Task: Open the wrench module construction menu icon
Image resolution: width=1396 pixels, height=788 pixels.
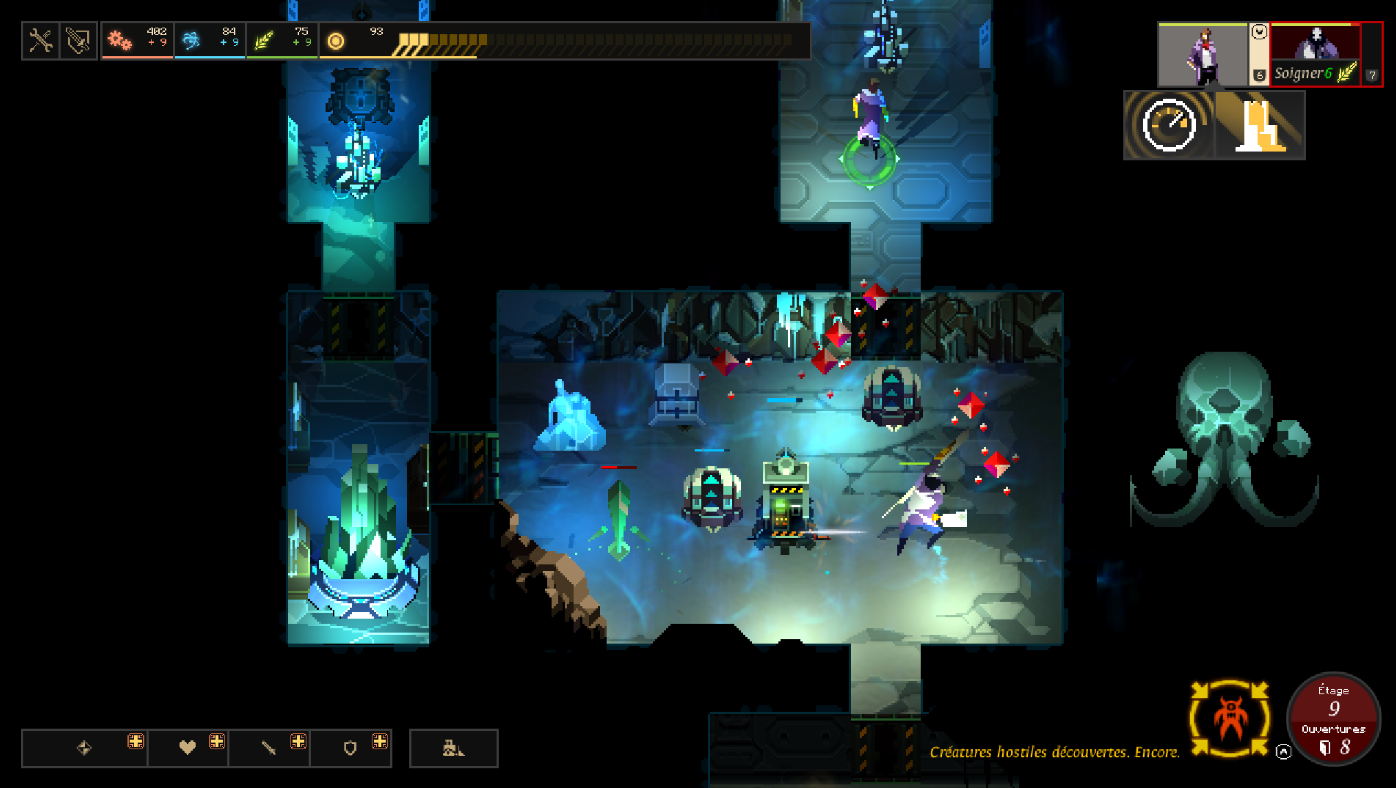Action: [40, 41]
